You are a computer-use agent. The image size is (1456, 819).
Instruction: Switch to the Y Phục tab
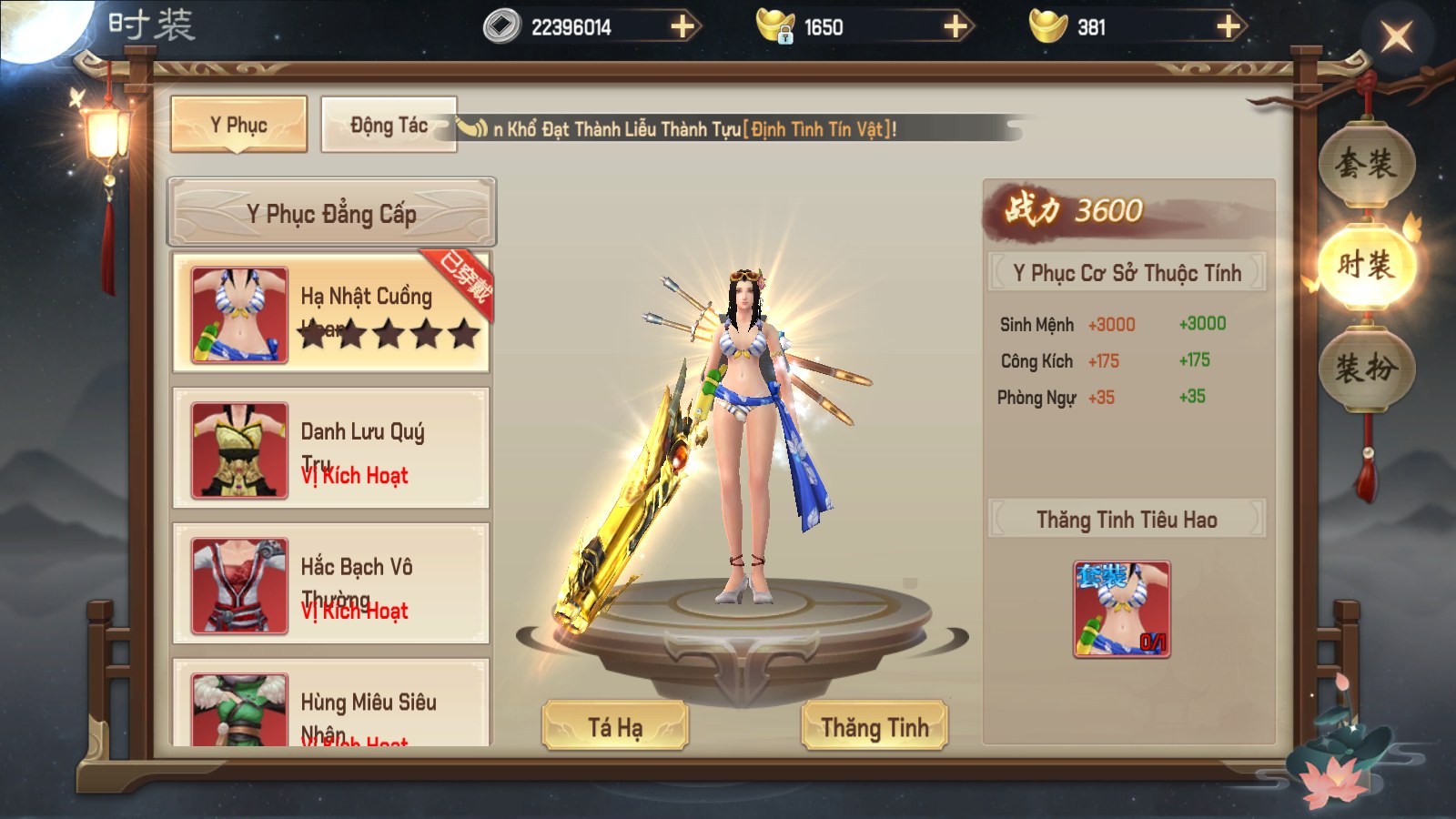tap(238, 125)
